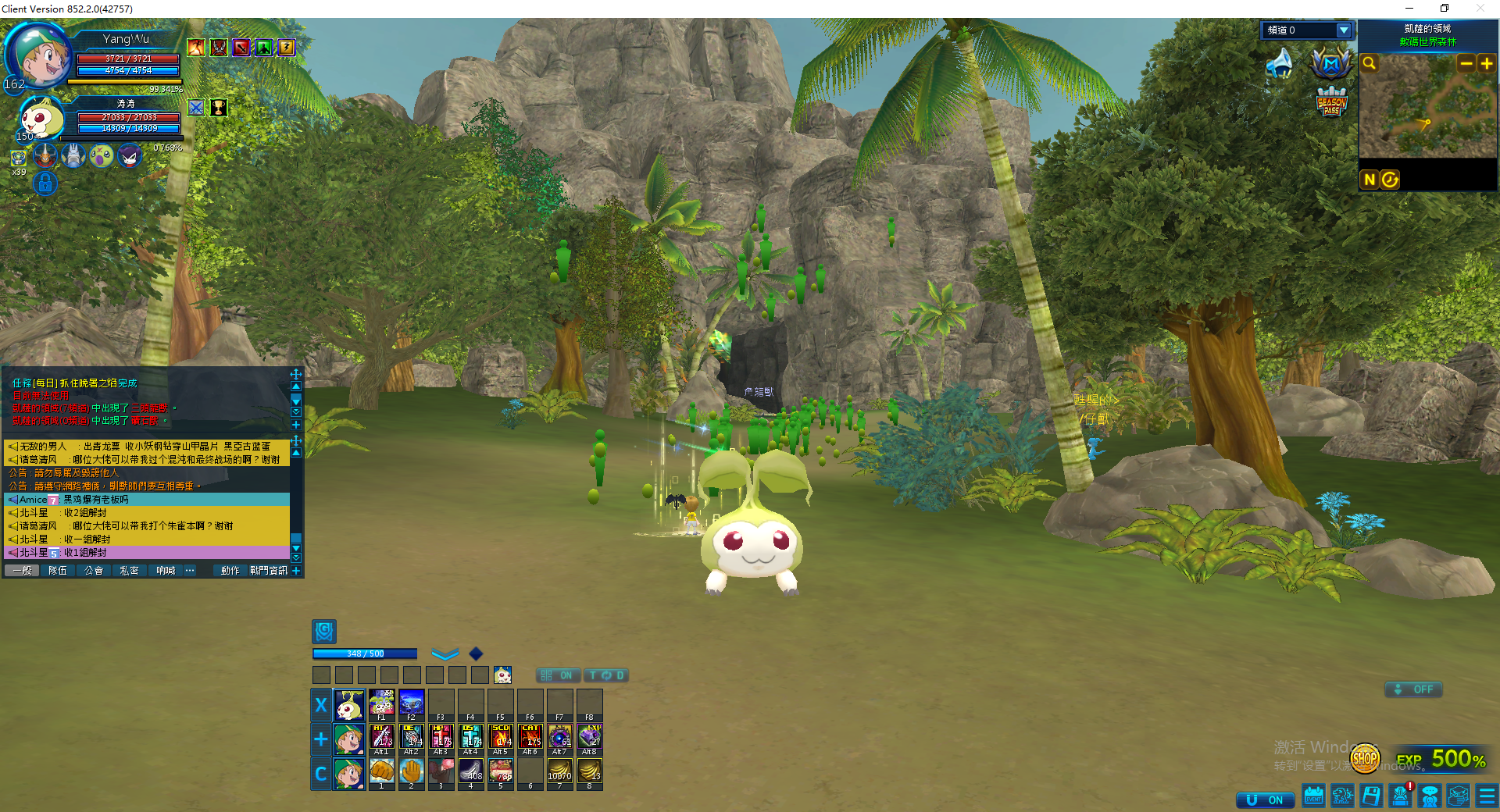Toggle the magnet ON button
Screen dimensions: 1500x812
pos(1266,800)
